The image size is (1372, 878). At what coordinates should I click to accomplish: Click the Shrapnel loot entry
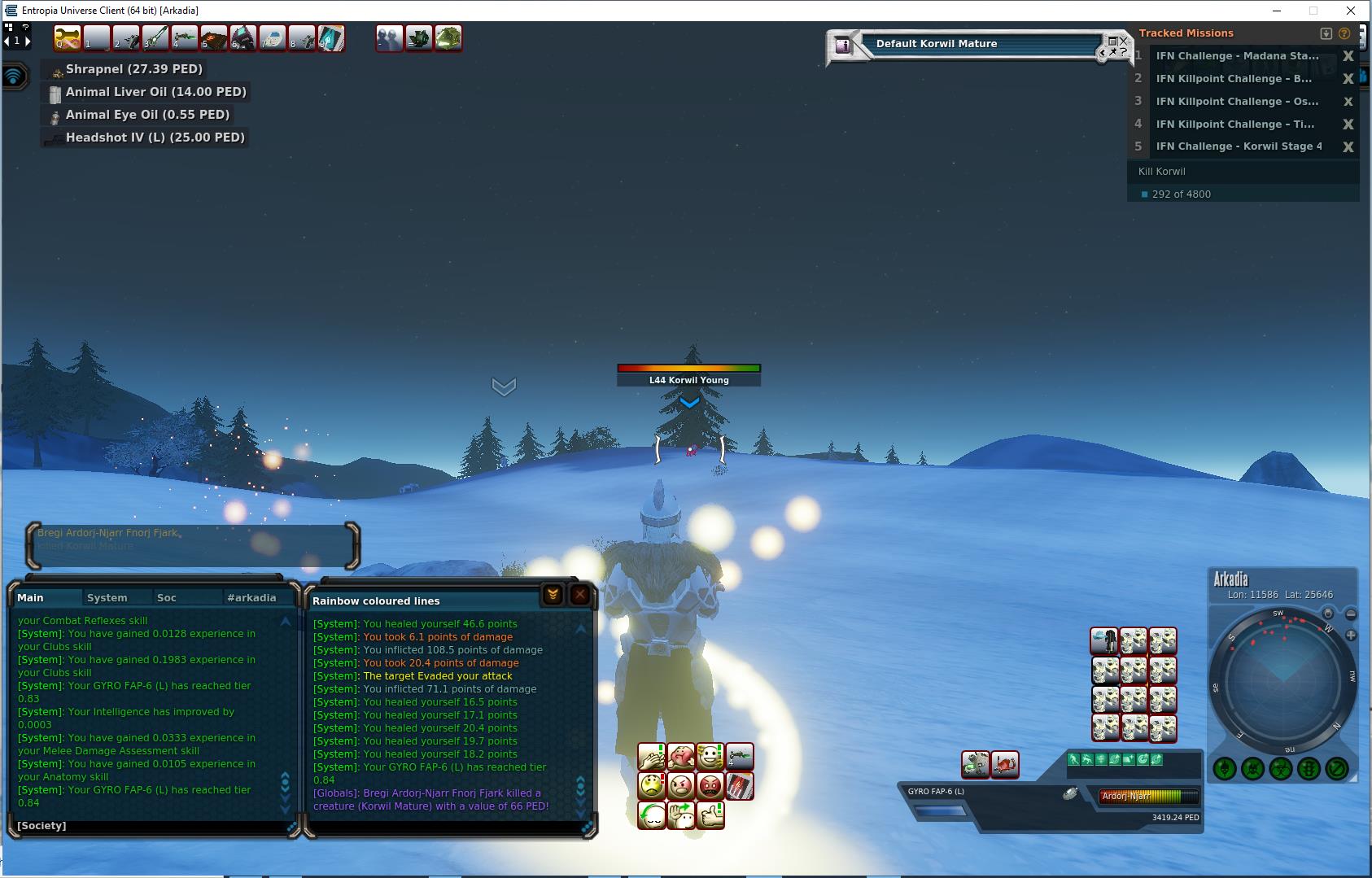pos(133,69)
